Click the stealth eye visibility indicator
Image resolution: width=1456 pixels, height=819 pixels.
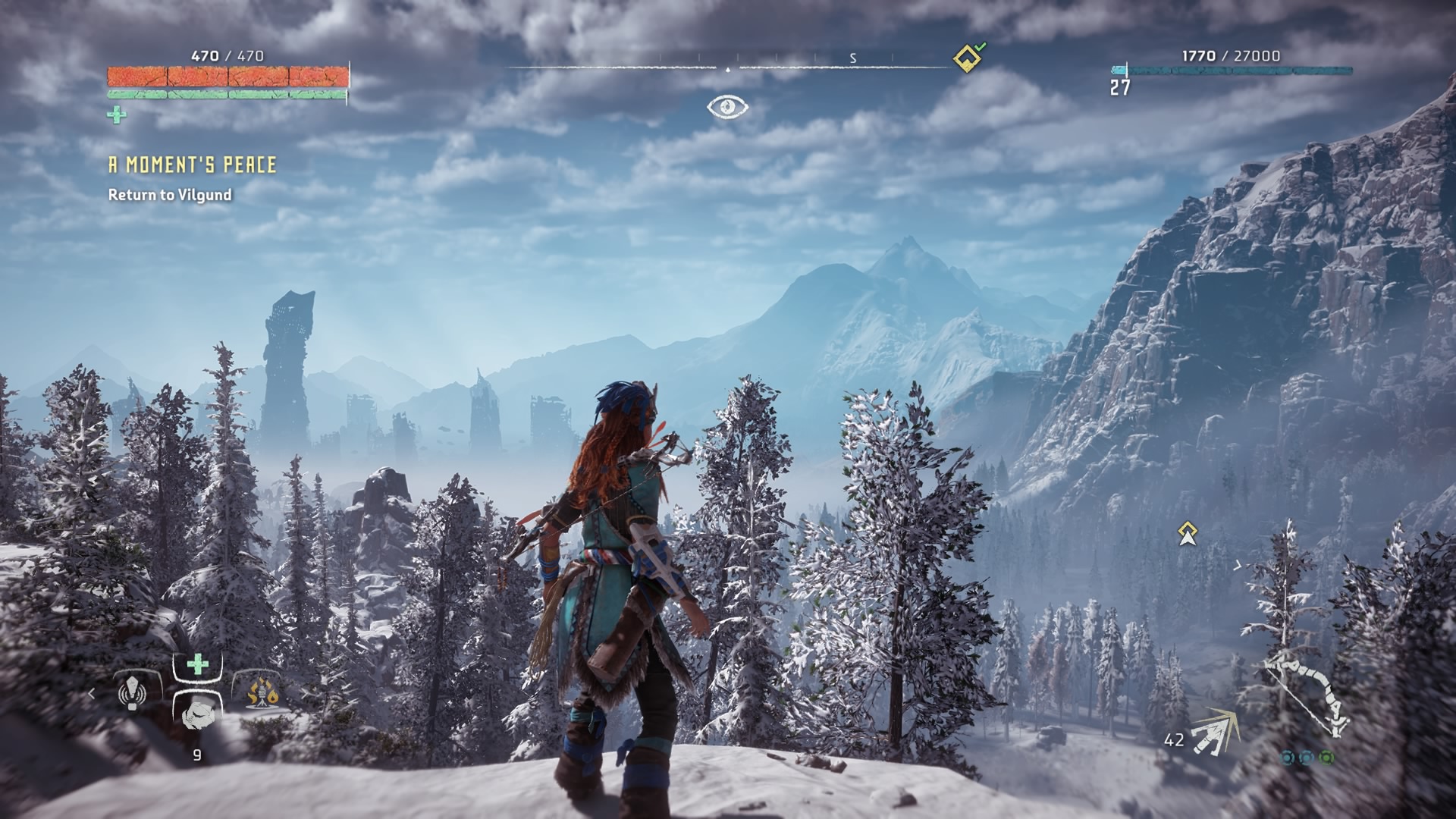click(x=727, y=107)
